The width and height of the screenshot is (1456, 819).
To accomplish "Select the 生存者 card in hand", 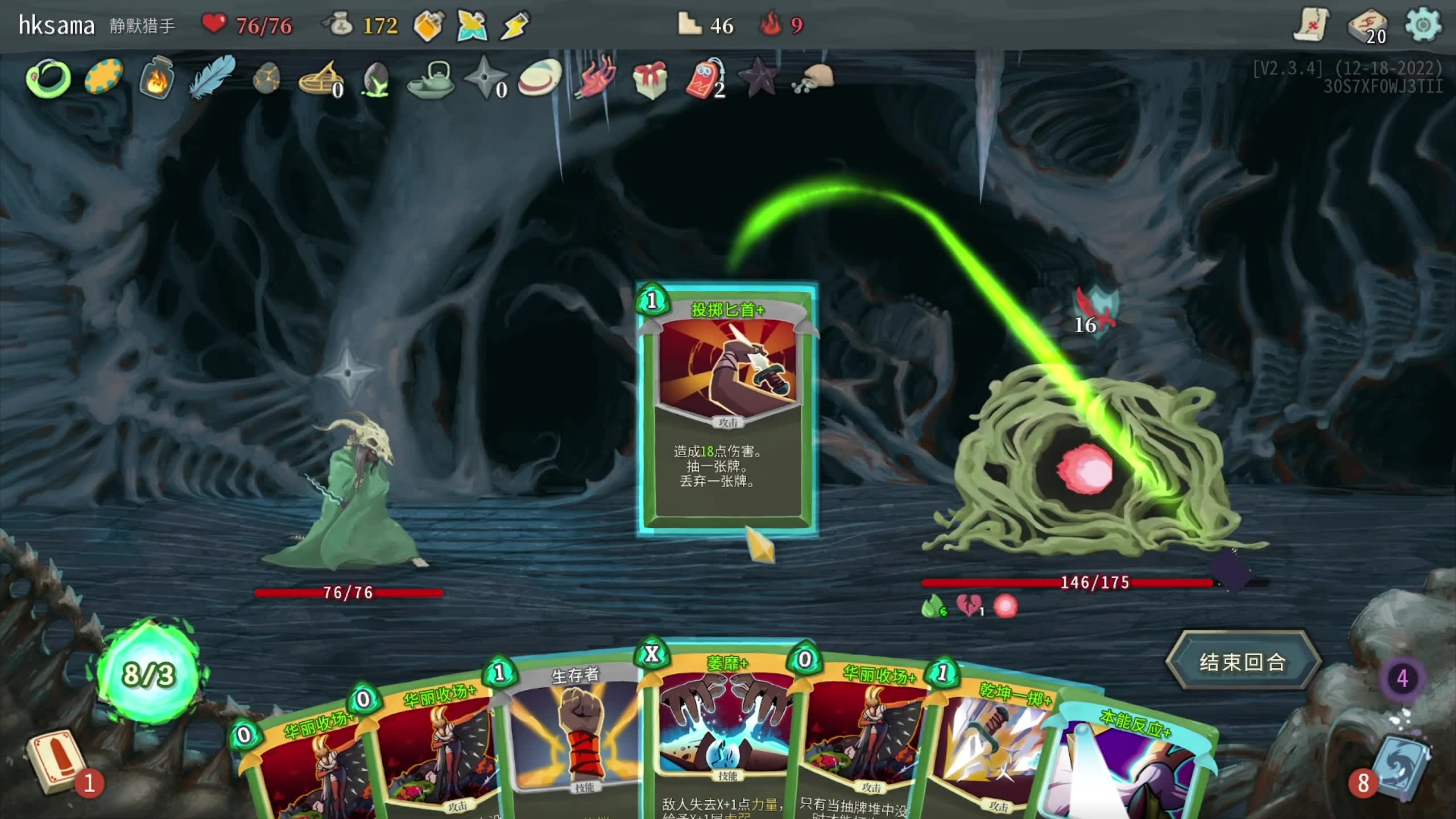I will coord(574,734).
